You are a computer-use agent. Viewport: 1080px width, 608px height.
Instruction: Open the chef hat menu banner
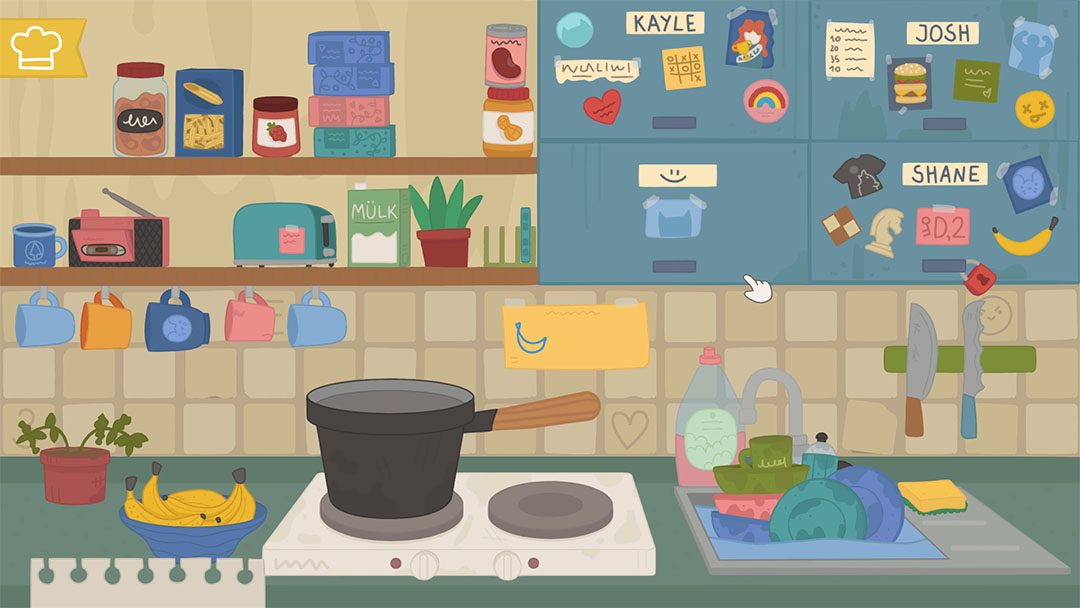click(x=38, y=46)
